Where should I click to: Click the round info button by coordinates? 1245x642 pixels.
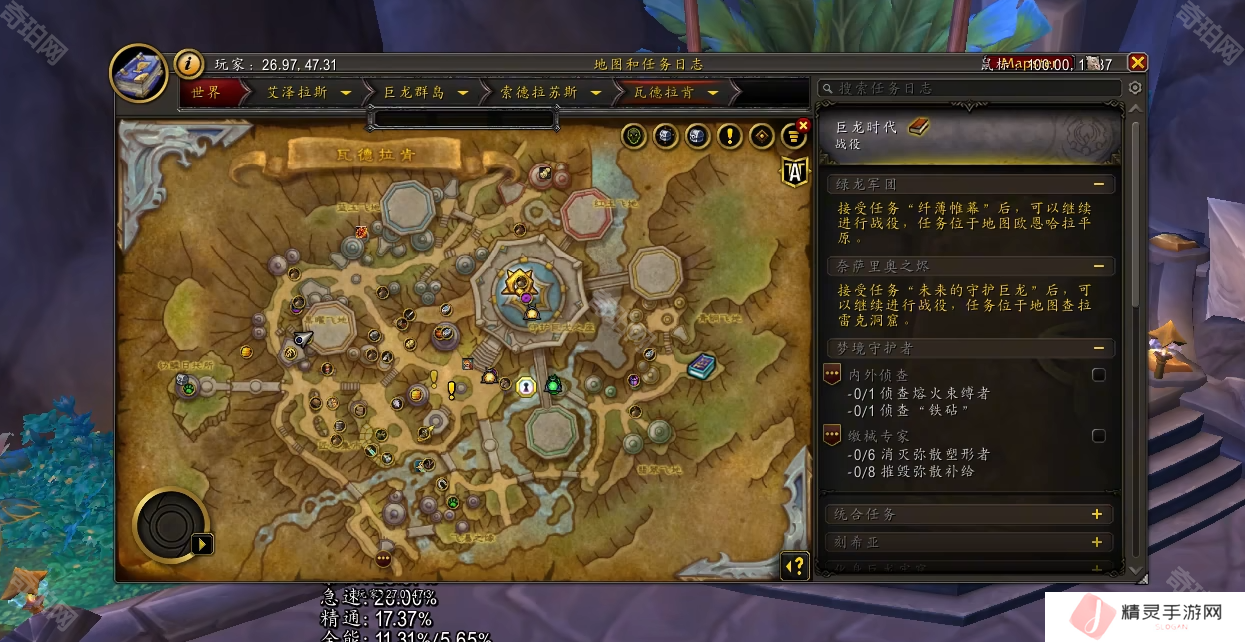pos(189,64)
